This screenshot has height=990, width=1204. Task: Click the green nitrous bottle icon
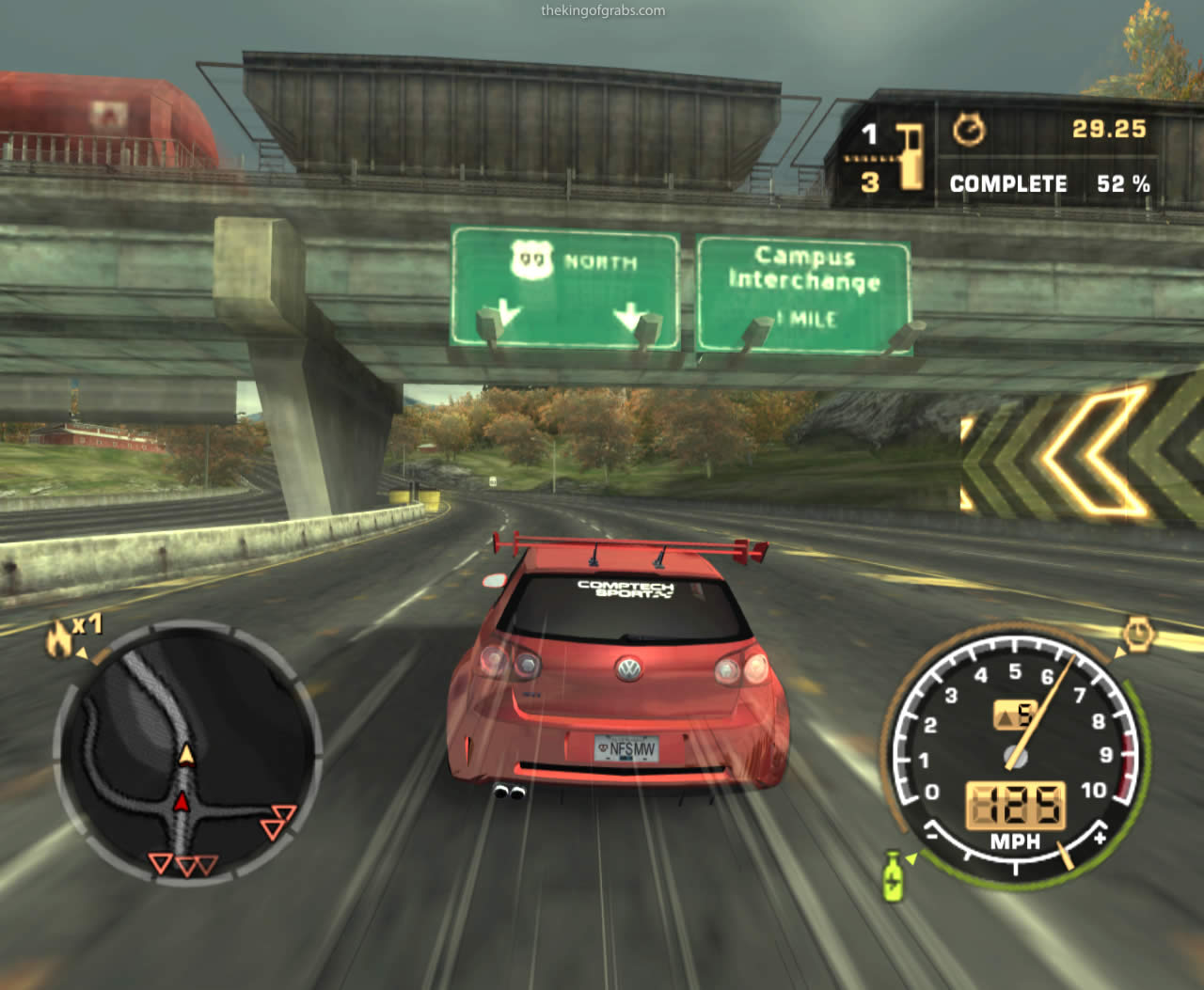892,874
